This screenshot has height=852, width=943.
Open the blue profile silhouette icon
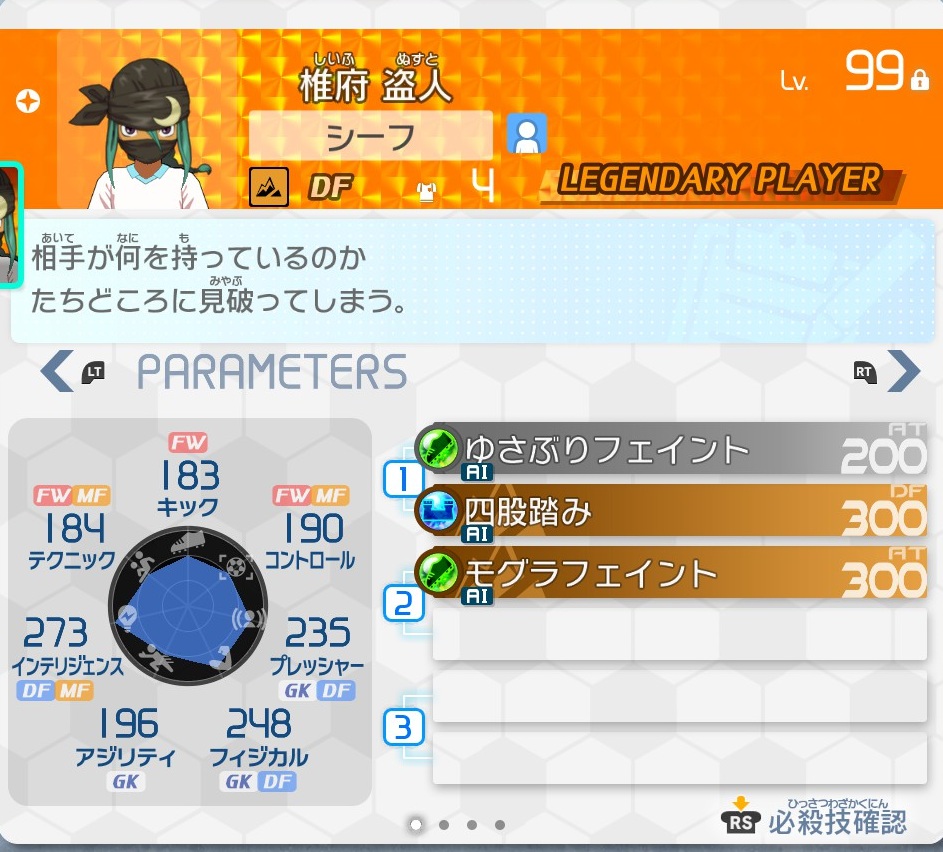click(526, 133)
